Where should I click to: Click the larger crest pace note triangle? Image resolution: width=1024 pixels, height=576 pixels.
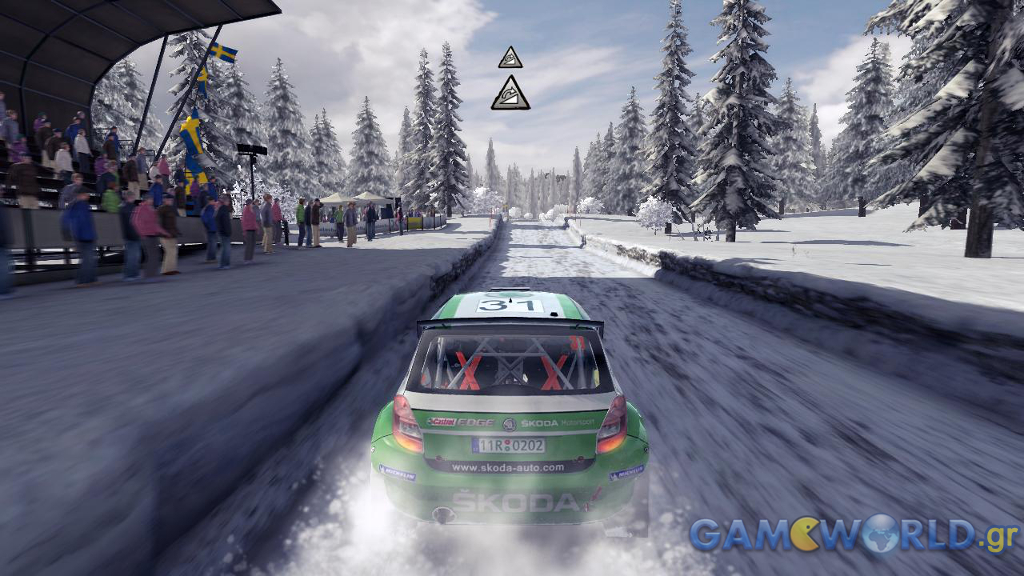coord(510,93)
